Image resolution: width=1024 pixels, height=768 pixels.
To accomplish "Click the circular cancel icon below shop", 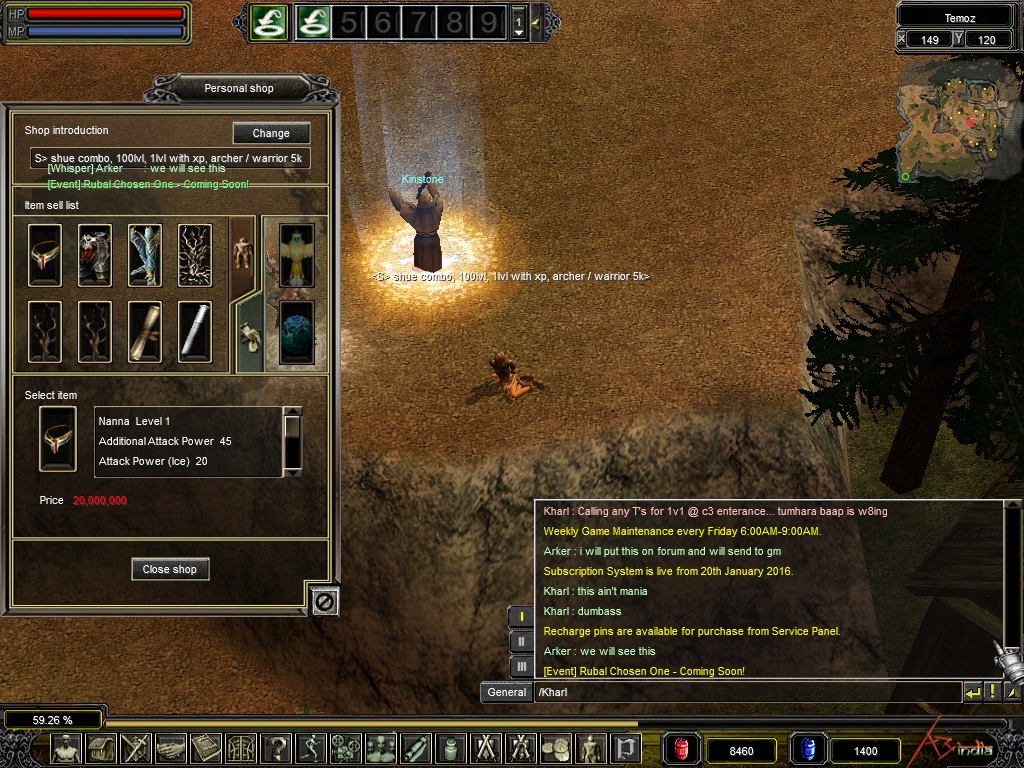I will pyautogui.click(x=325, y=600).
